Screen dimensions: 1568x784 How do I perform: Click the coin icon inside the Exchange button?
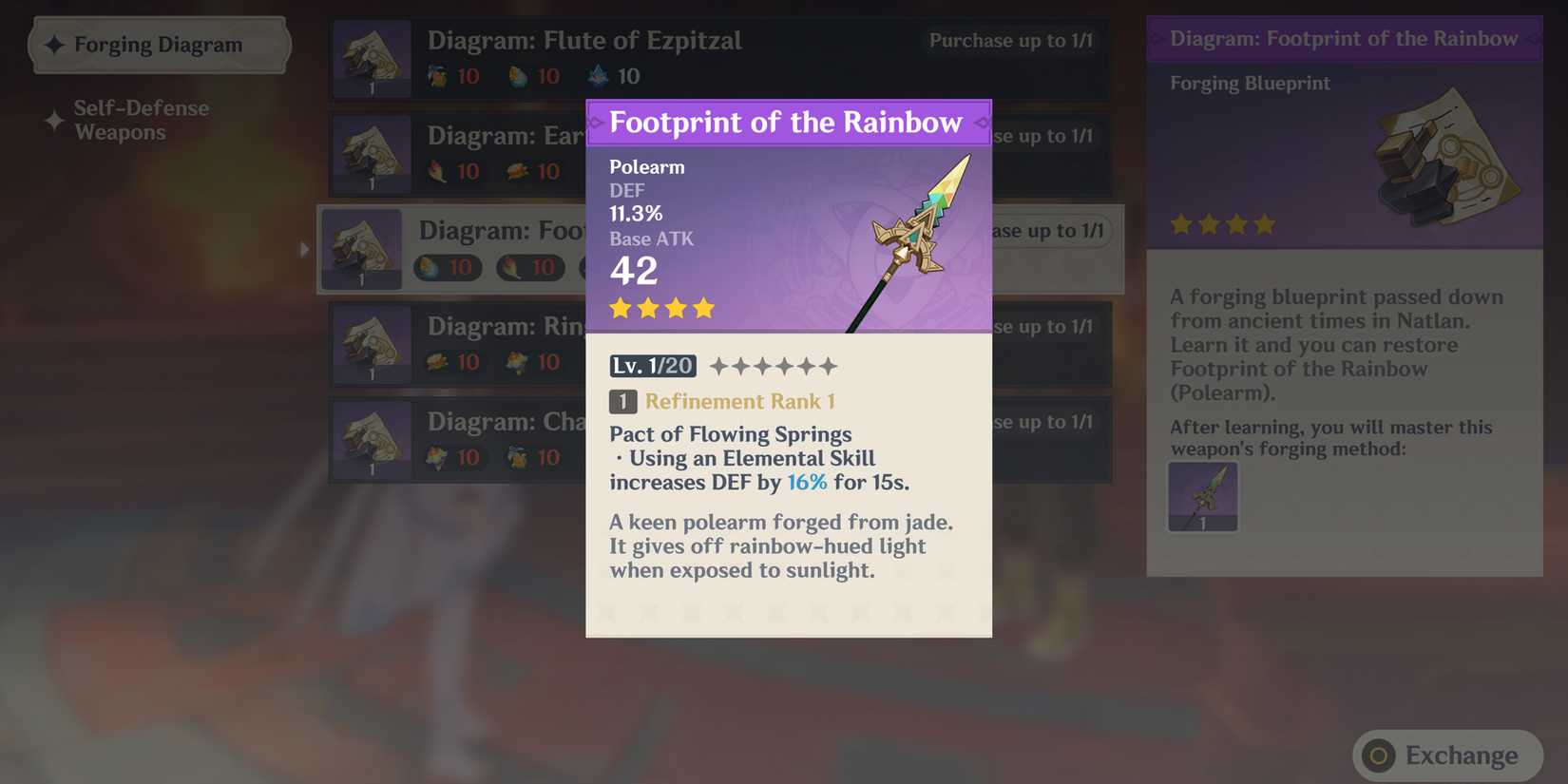click(1377, 756)
